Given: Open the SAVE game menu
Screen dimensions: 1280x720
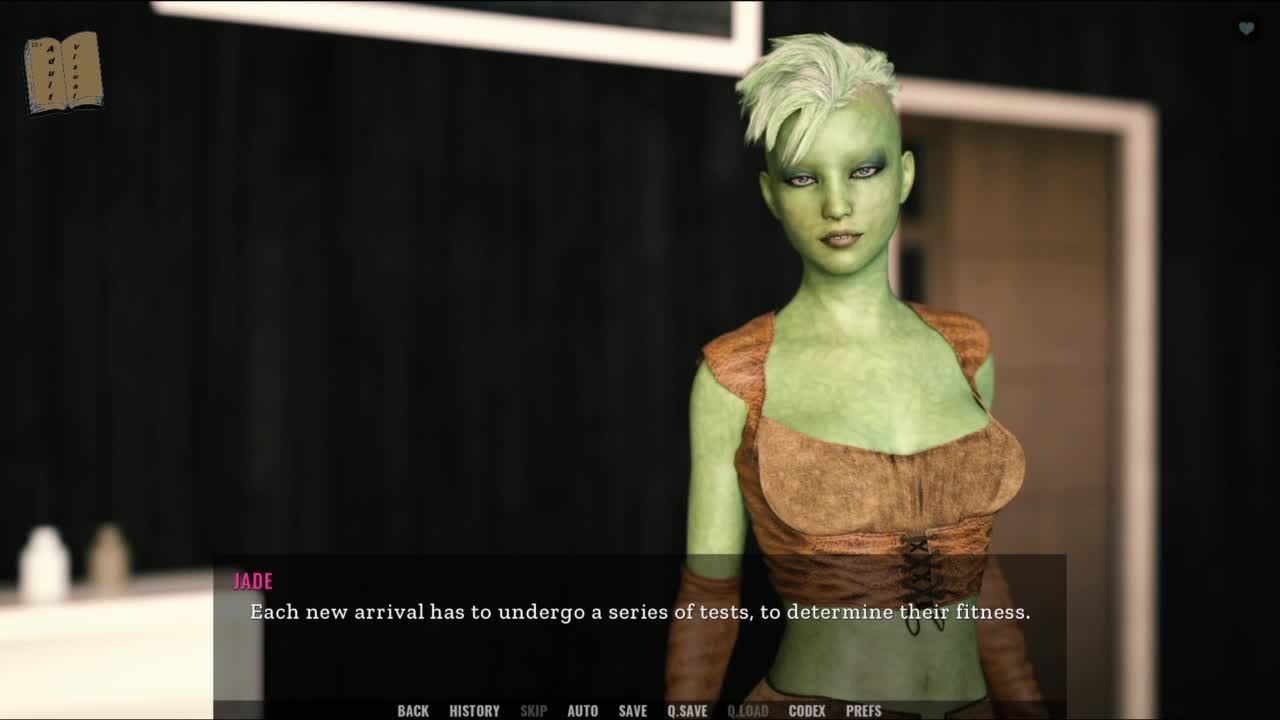Looking at the screenshot, I should [x=632, y=711].
